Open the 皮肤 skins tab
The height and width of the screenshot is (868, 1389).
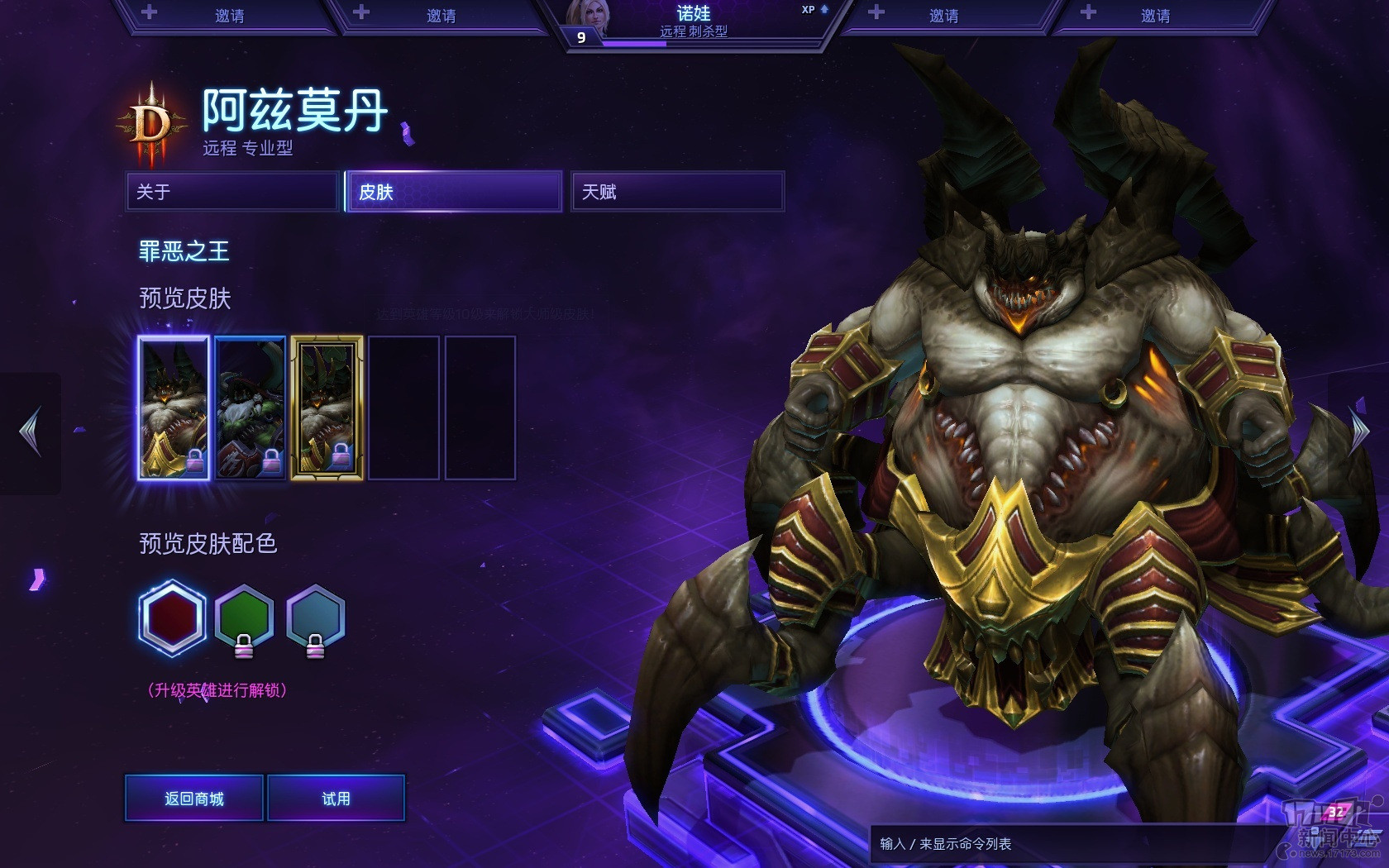(453, 192)
